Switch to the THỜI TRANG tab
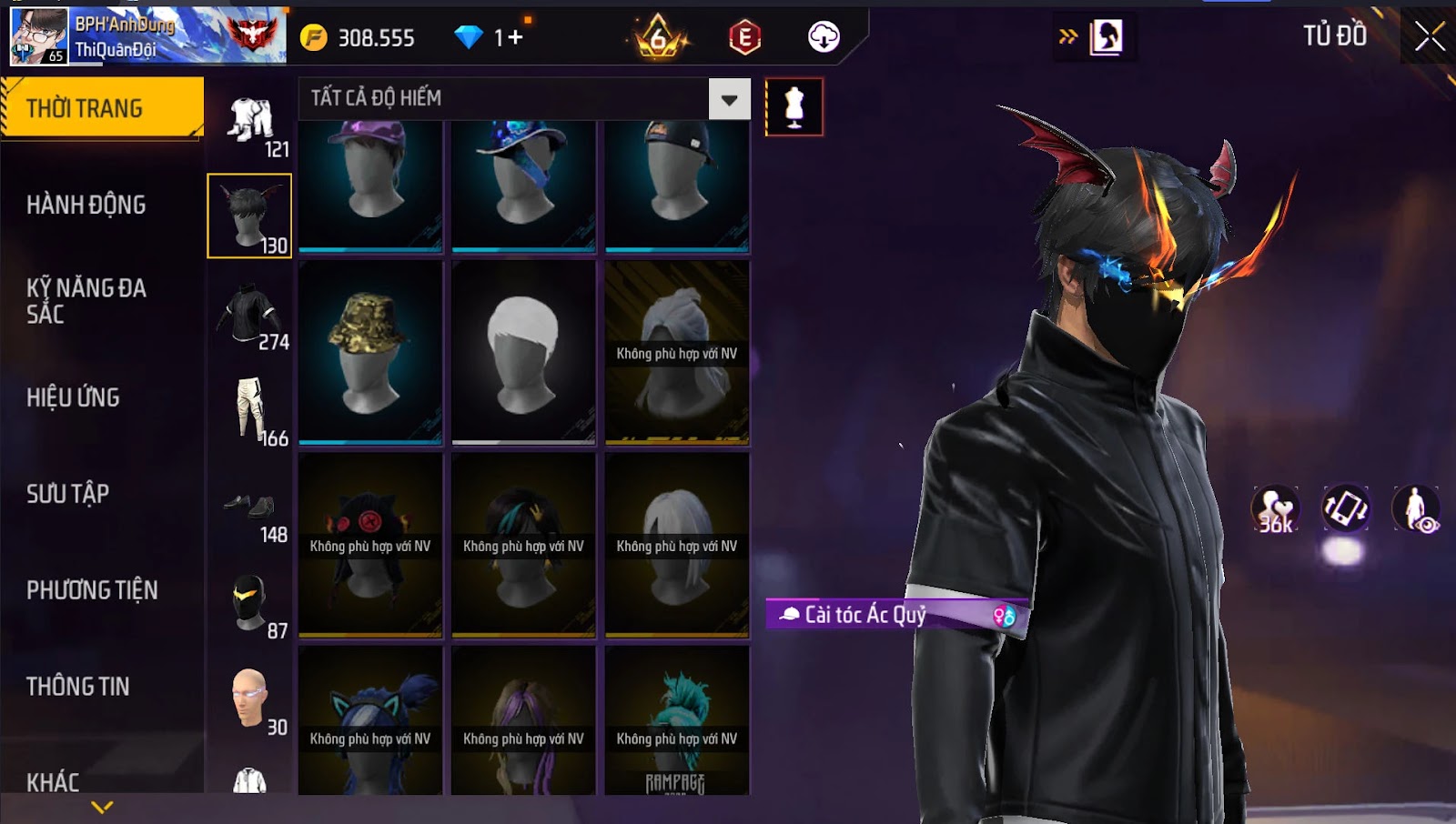 tap(101, 108)
